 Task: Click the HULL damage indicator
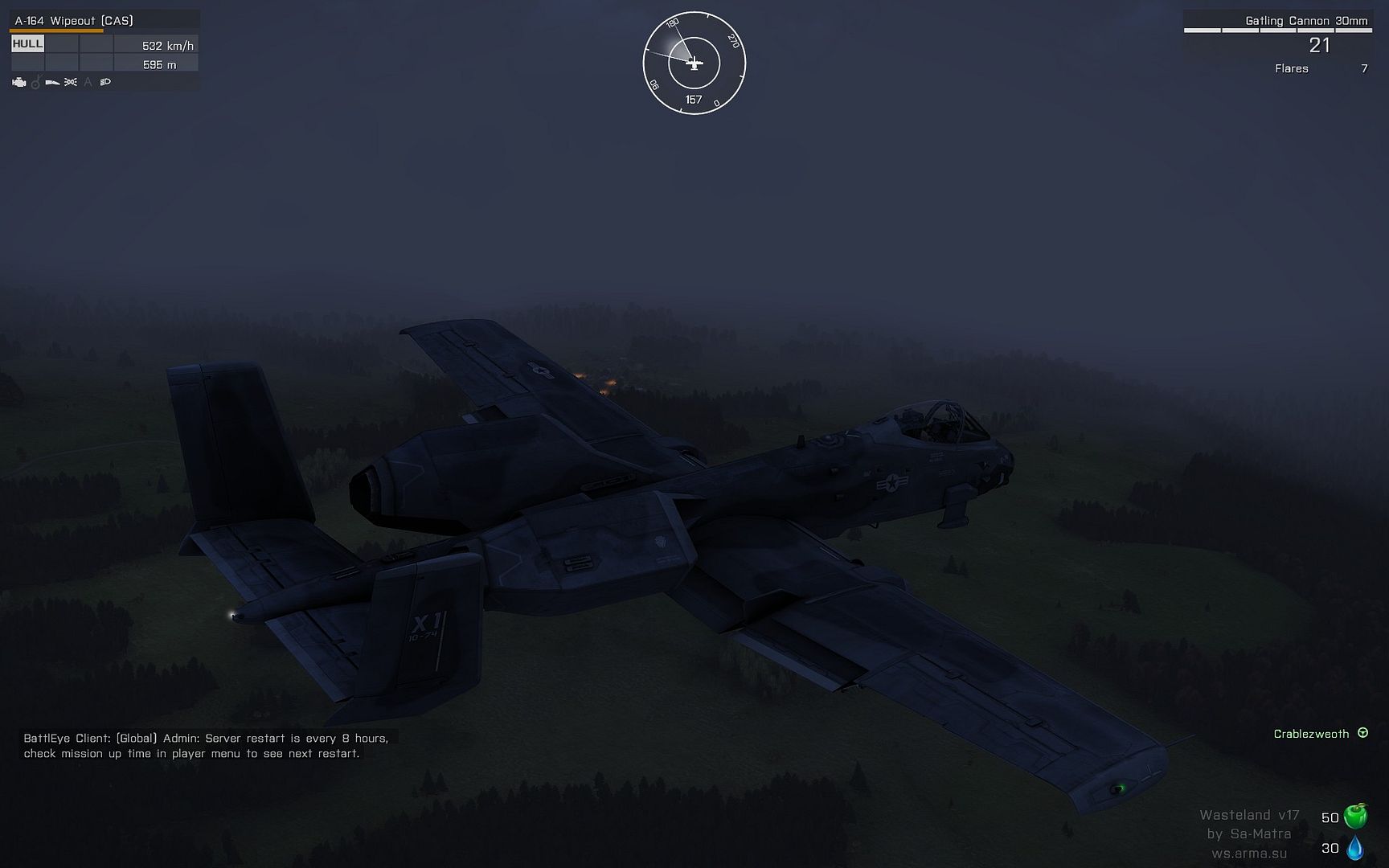point(27,44)
